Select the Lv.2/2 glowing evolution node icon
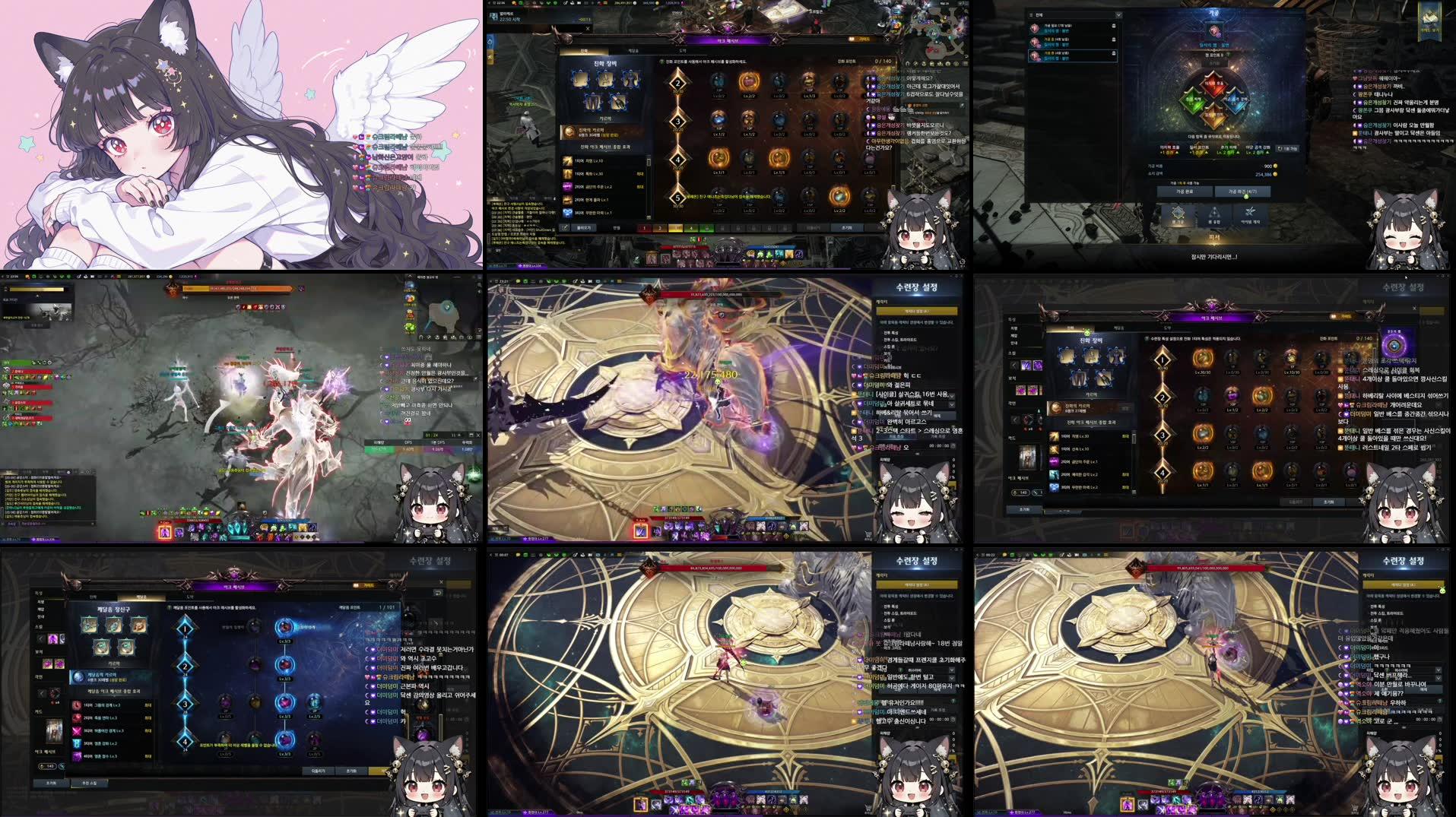The height and width of the screenshot is (817, 1456). pos(747,83)
